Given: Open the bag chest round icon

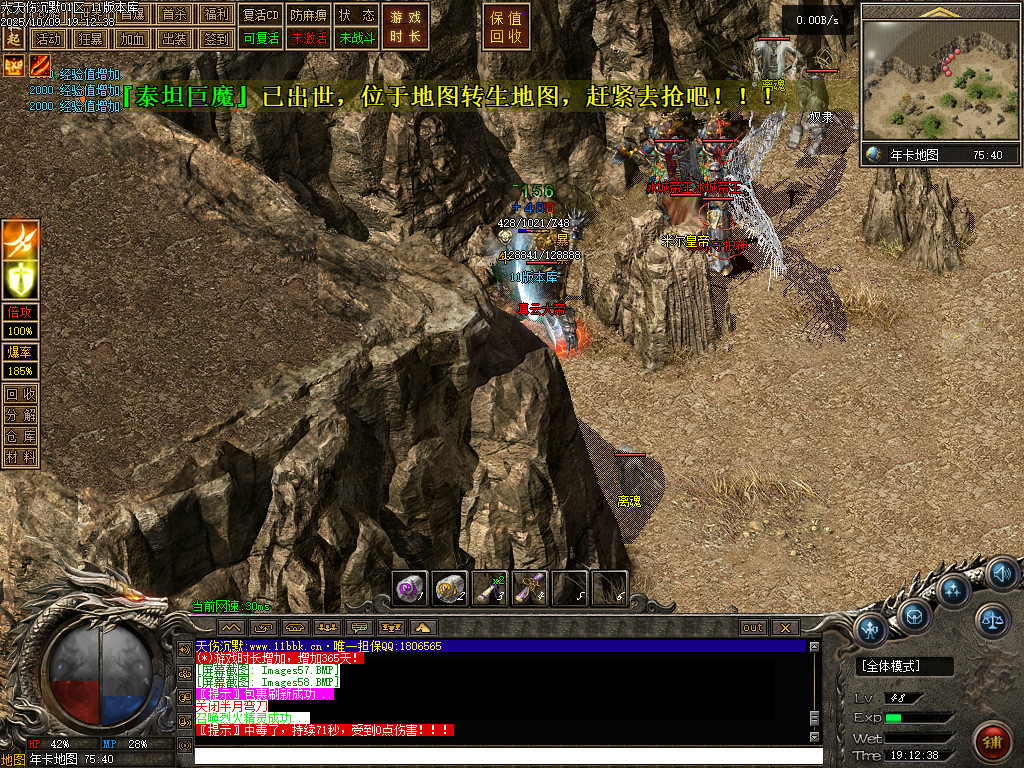Looking at the screenshot, I should tap(914, 614).
